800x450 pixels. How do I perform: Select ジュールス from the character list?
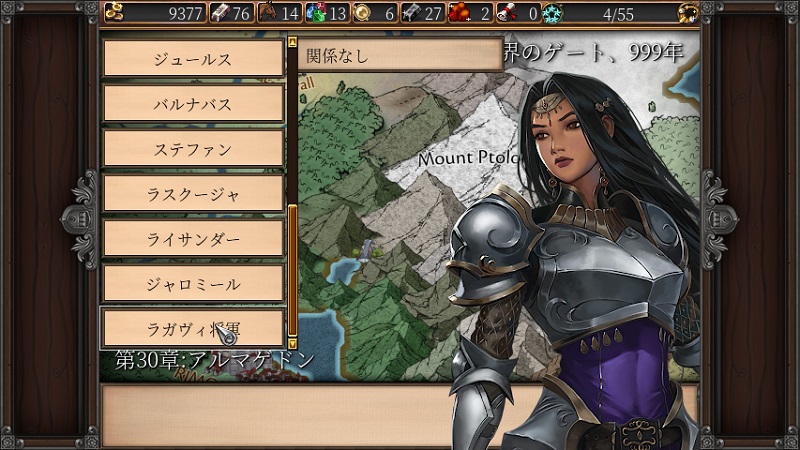193,59
